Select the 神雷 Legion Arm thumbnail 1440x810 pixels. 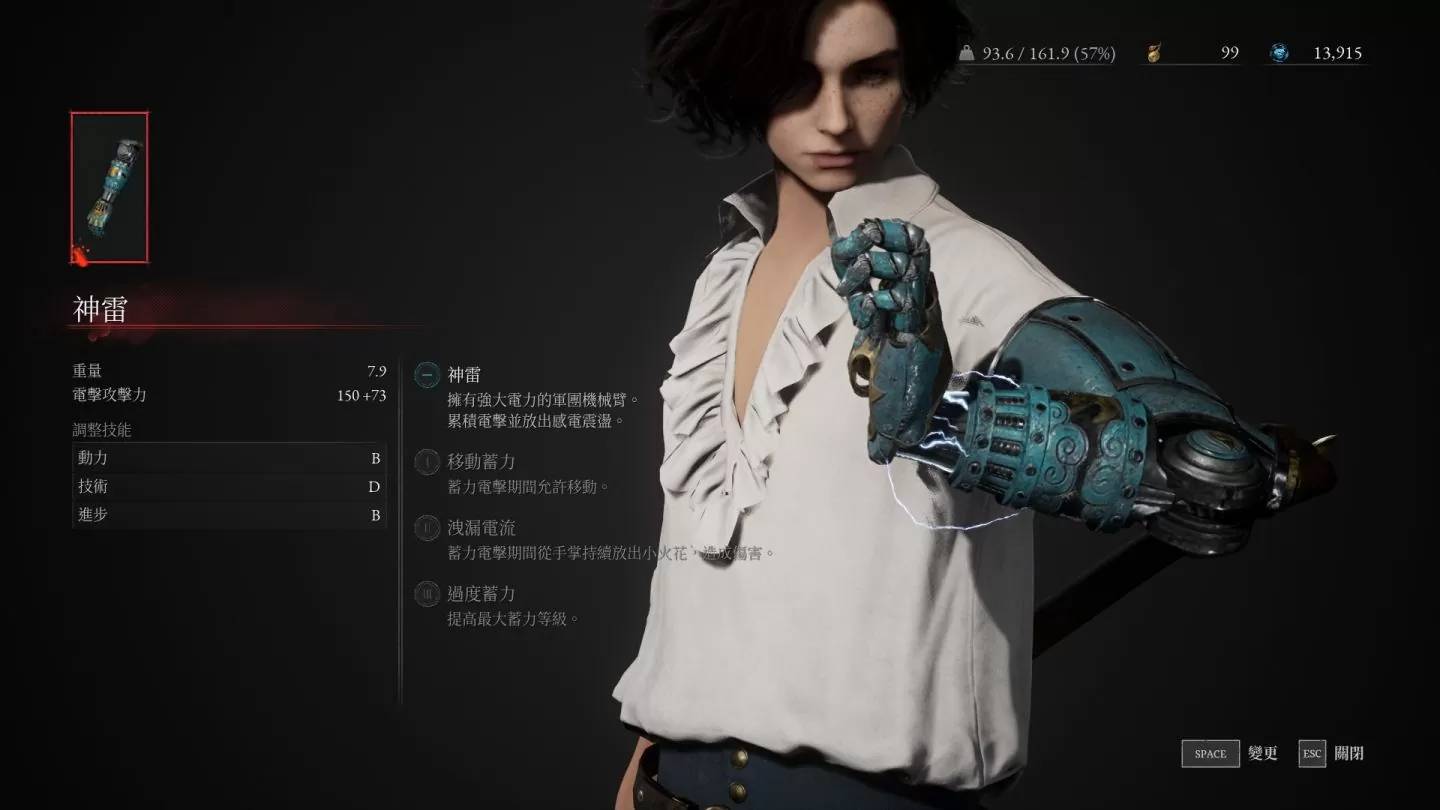pyautogui.click(x=109, y=187)
